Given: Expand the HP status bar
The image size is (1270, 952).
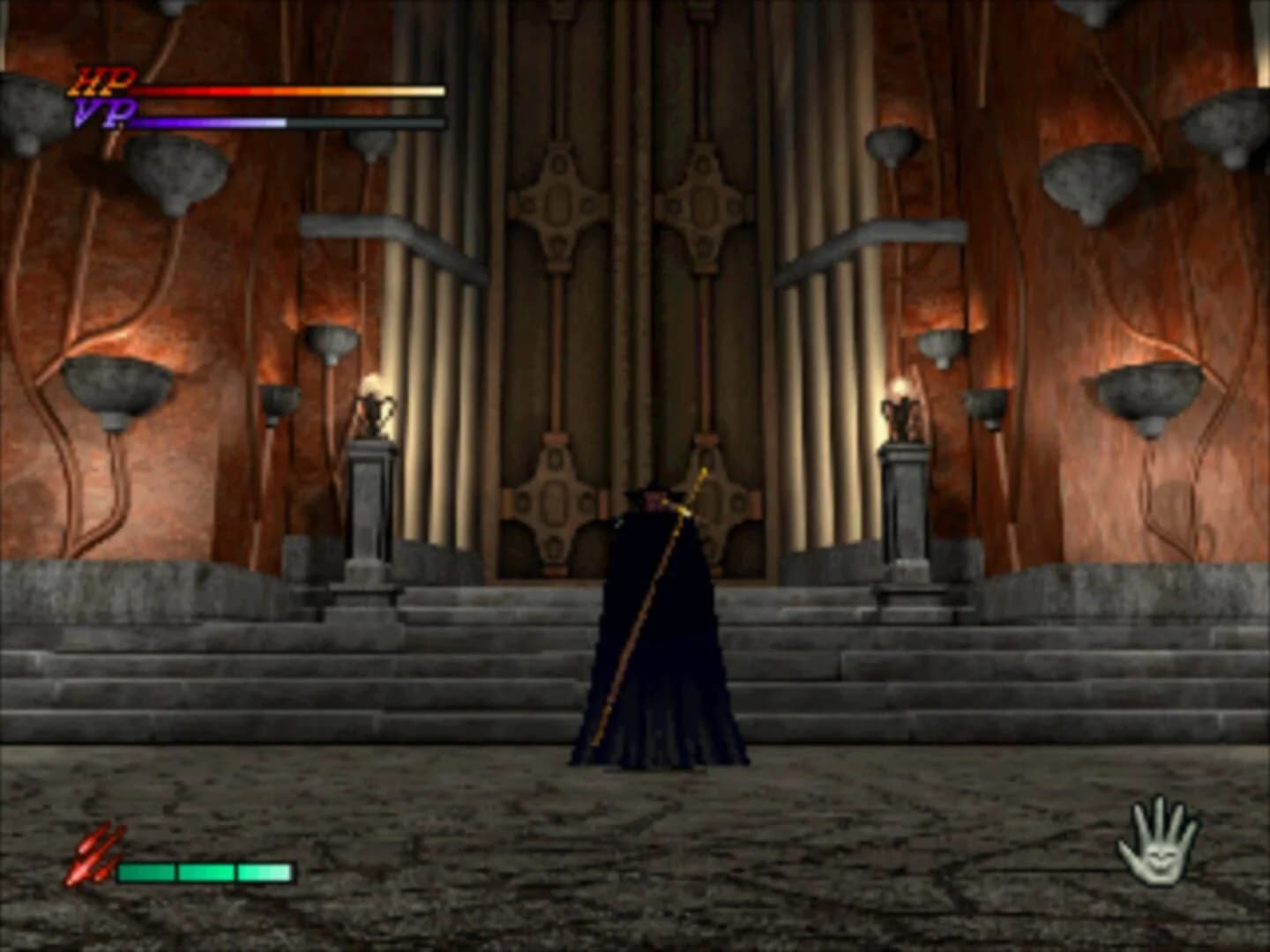Looking at the screenshot, I should tap(291, 89).
